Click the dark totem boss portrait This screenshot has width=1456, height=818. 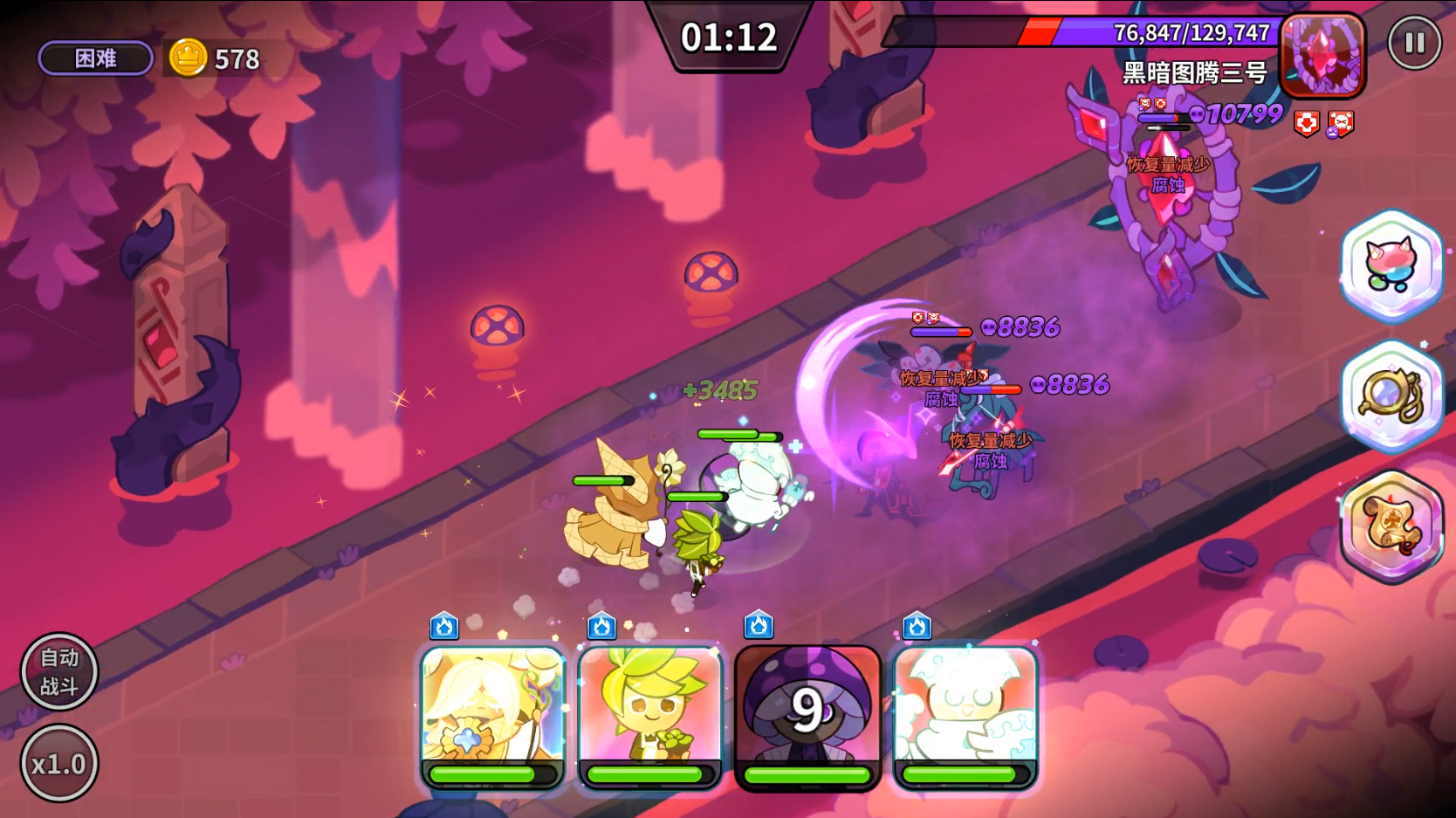point(1322,54)
